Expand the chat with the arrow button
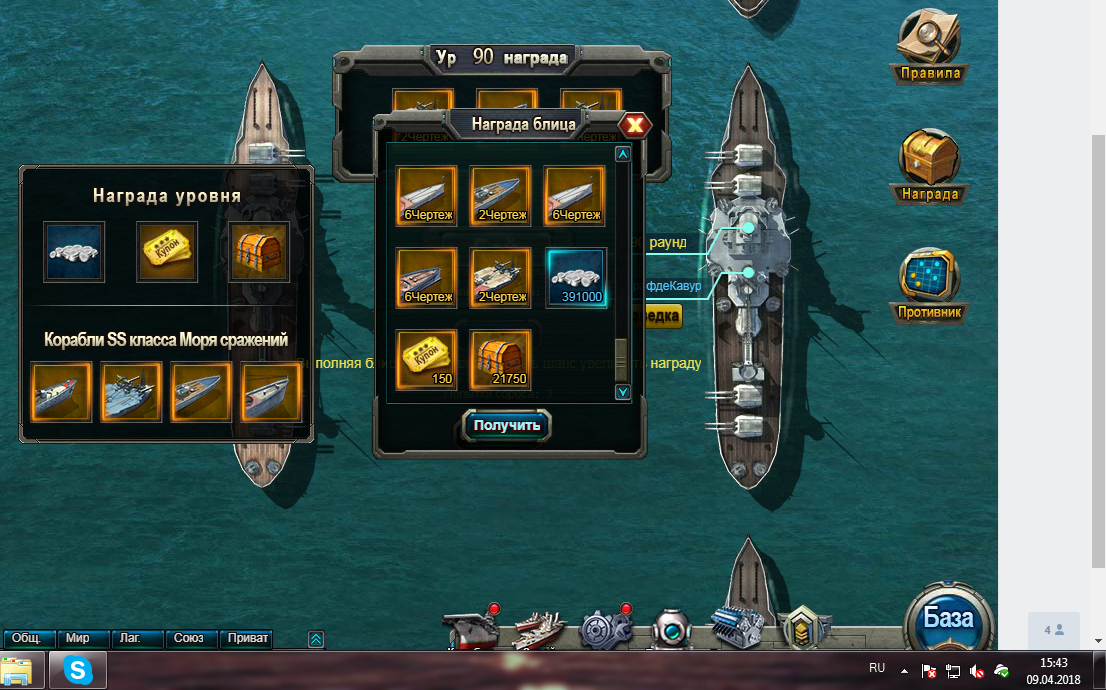Image resolution: width=1106 pixels, height=690 pixels. point(316,638)
